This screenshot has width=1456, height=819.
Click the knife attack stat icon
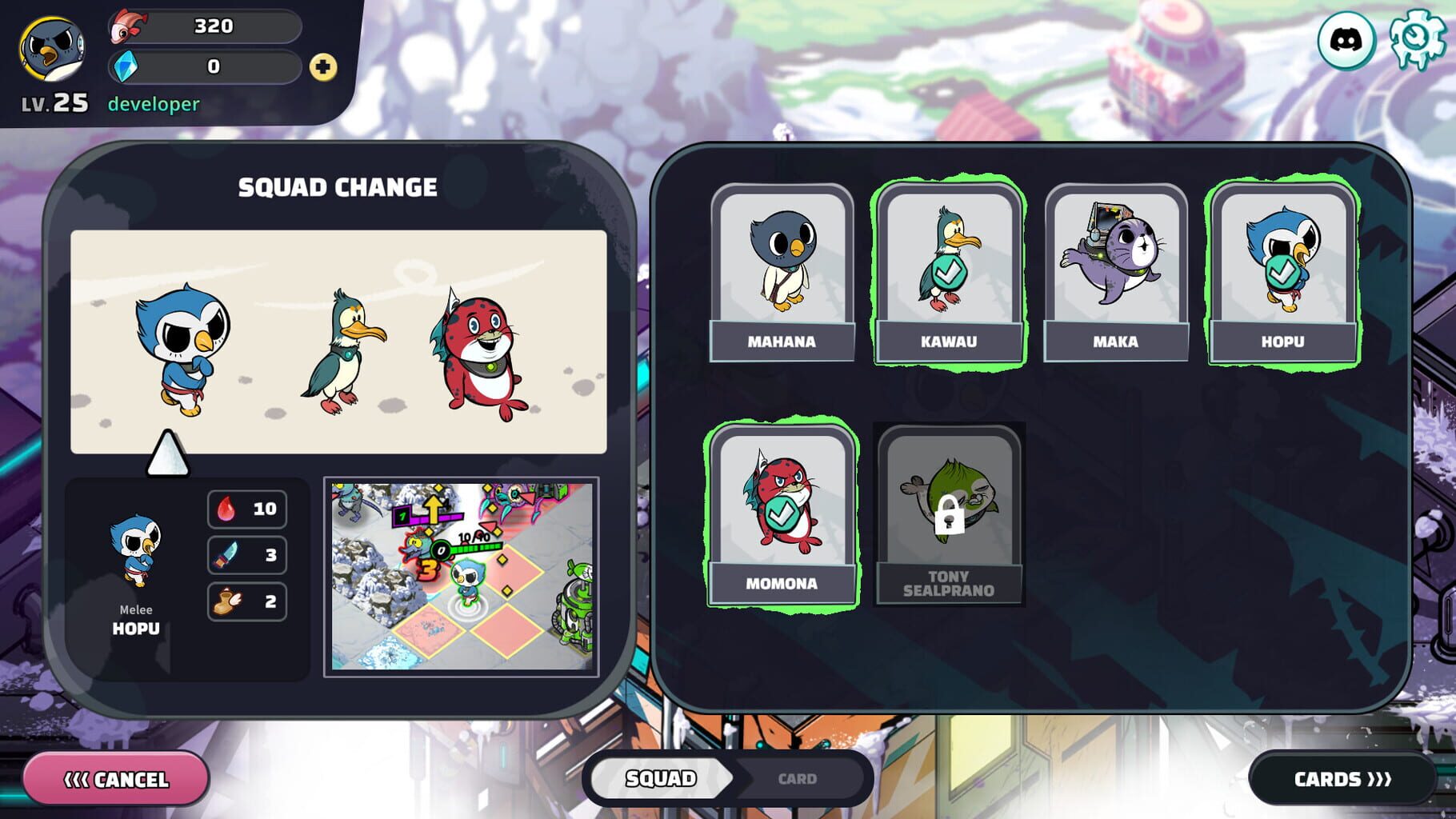tap(226, 555)
